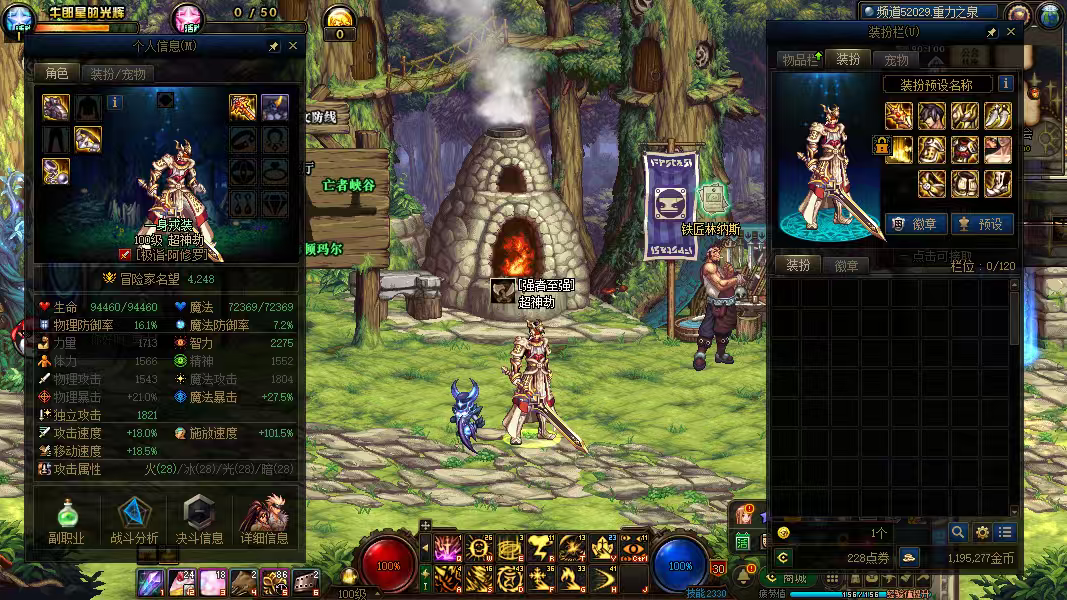This screenshot has width=1067, height=600.
Task: Switch to the 宠物 pet tab
Action: coord(895,60)
